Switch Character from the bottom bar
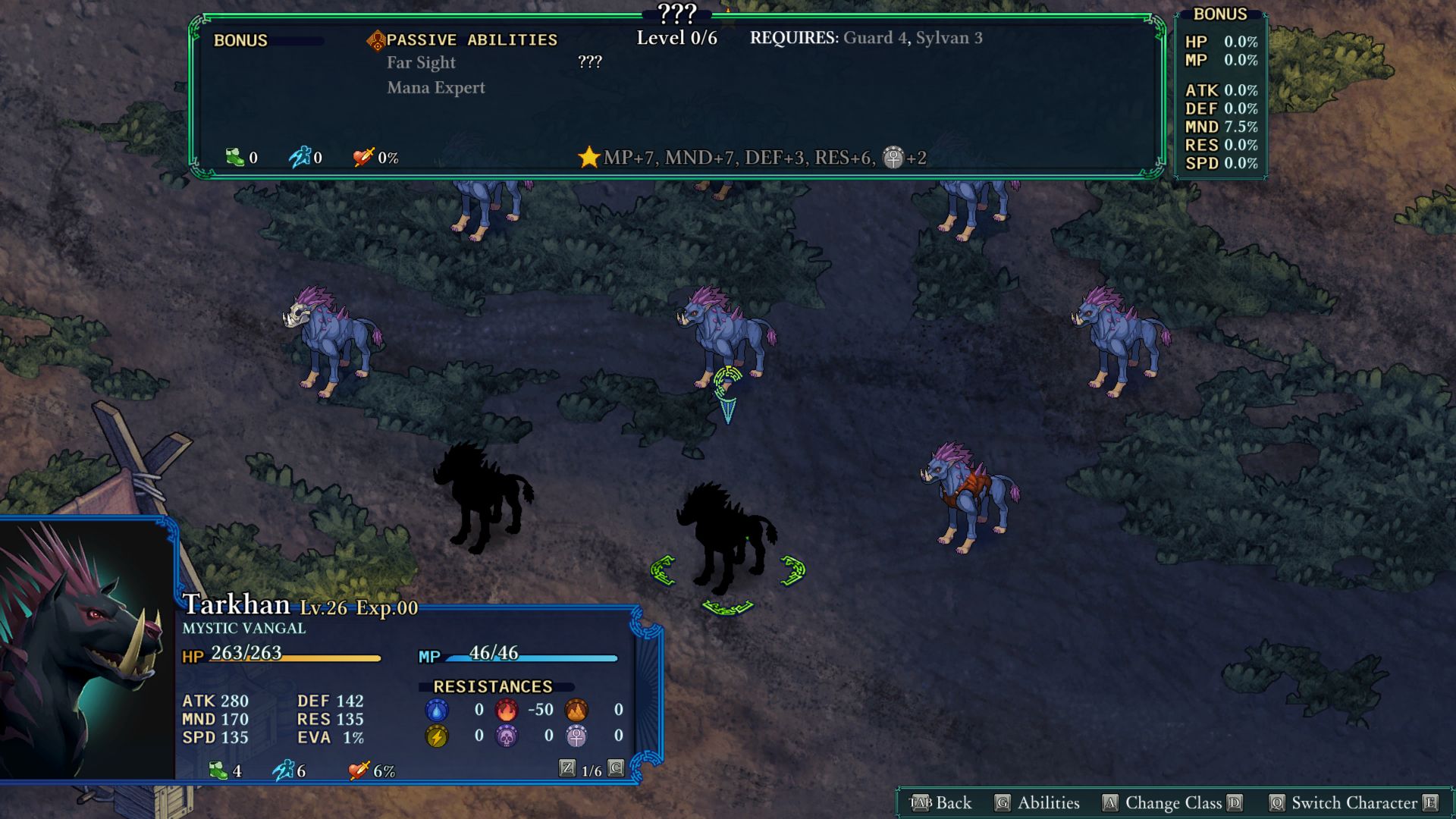This screenshot has height=819, width=1456. click(x=1354, y=803)
